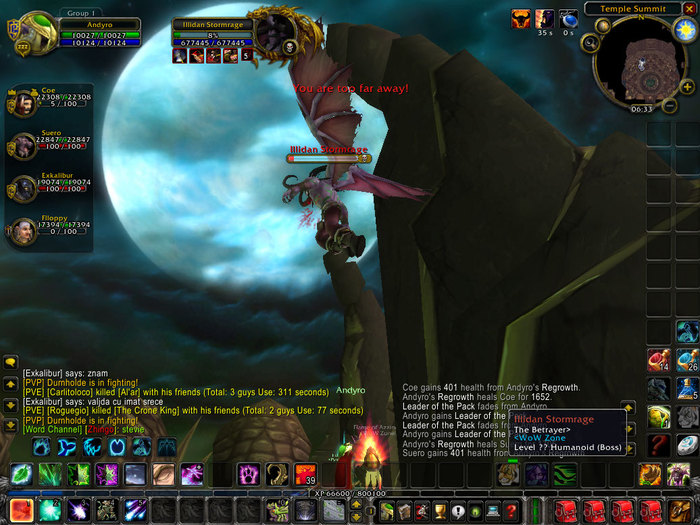Select party member Coe's unit frame
This screenshot has height=525, width=700.
(22, 101)
